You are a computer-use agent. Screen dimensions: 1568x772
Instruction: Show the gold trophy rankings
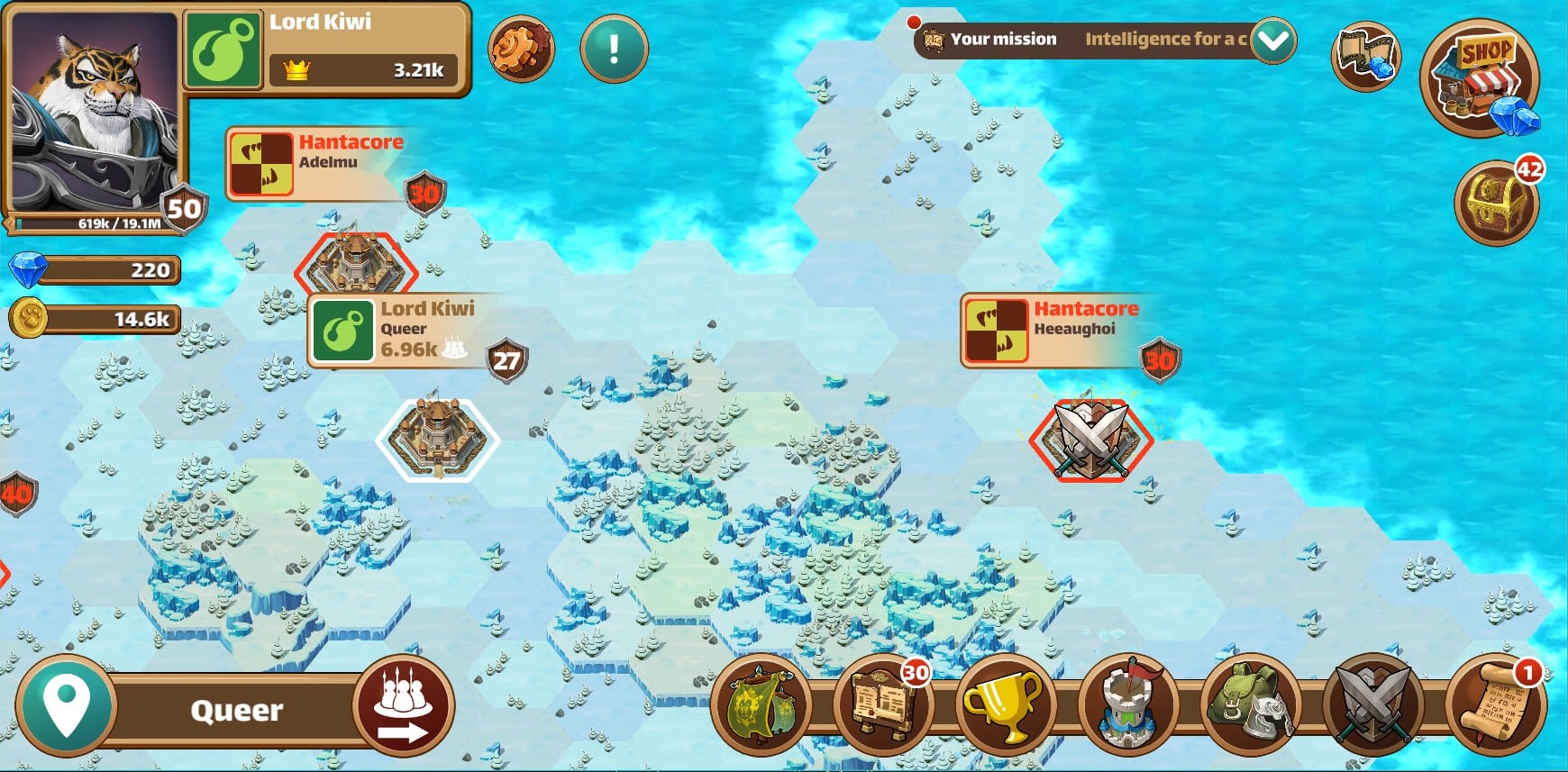1004,707
